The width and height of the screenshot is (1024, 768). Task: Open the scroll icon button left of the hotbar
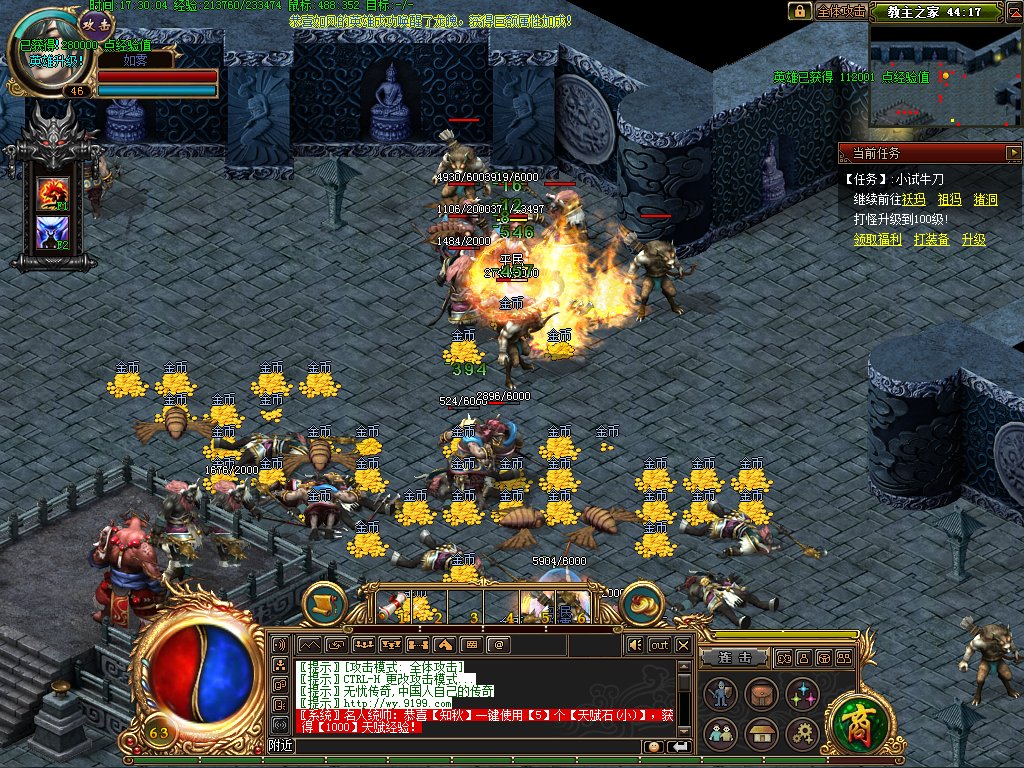click(324, 603)
